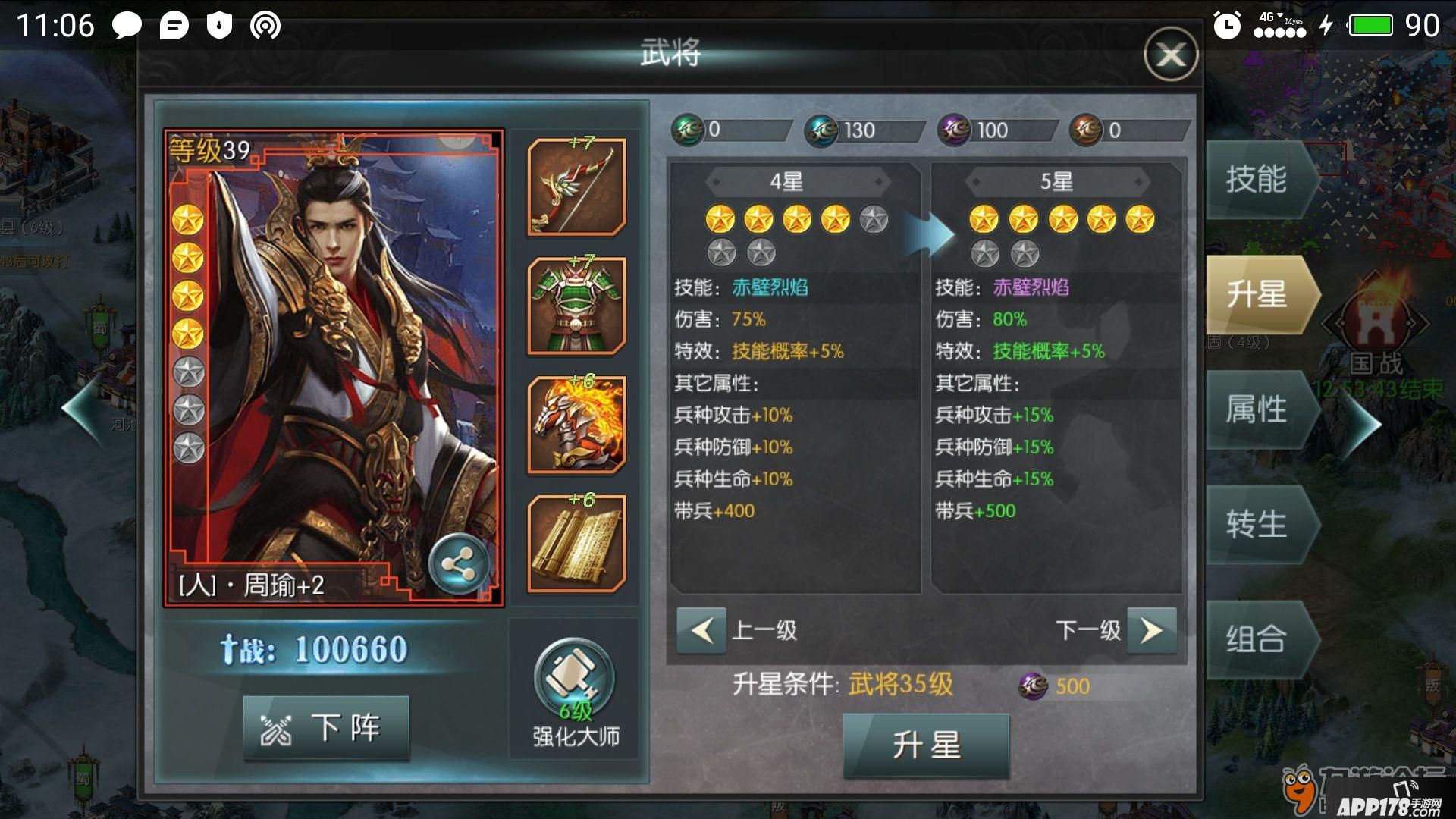Remove general with the 下阵 button
The width and height of the screenshot is (1456, 819).
click(326, 729)
